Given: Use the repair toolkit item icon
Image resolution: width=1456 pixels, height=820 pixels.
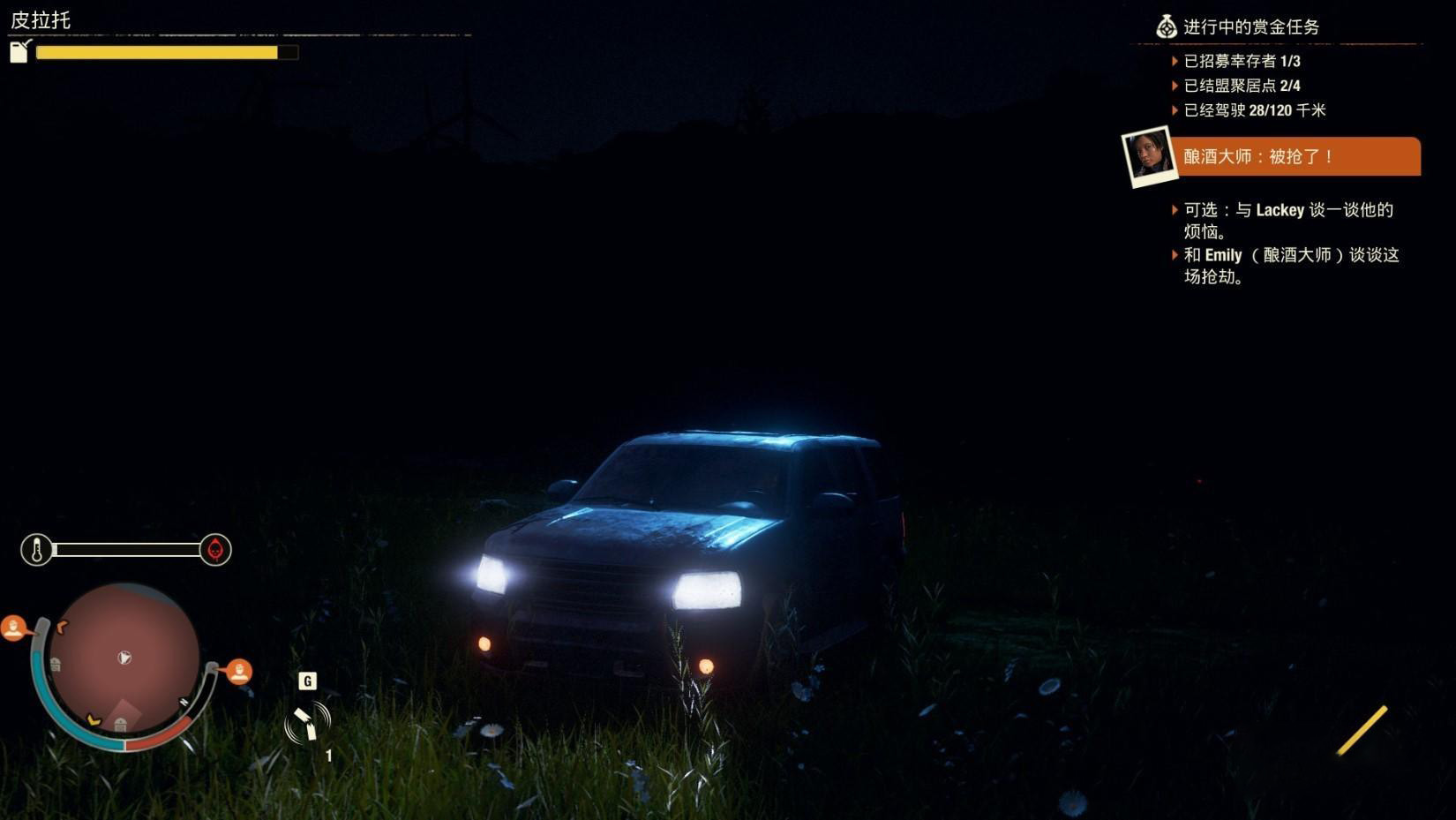Looking at the screenshot, I should (307, 723).
